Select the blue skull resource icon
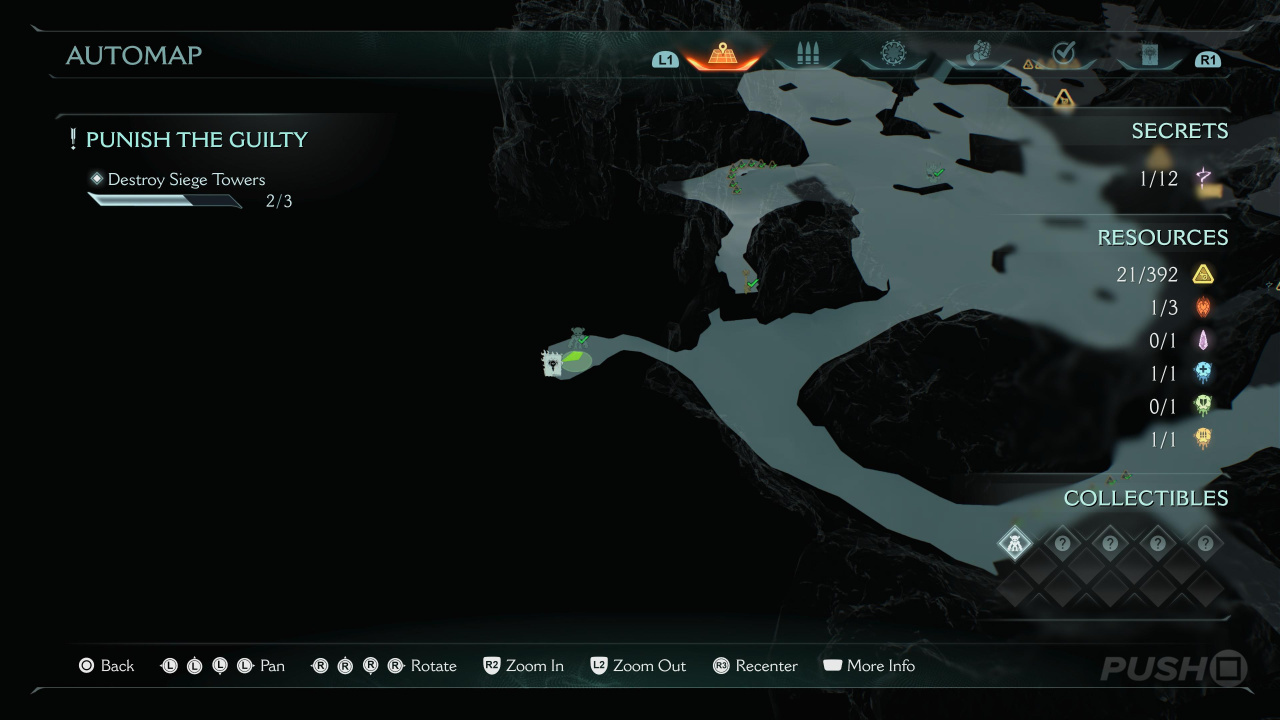This screenshot has height=720, width=1280. coord(1203,373)
